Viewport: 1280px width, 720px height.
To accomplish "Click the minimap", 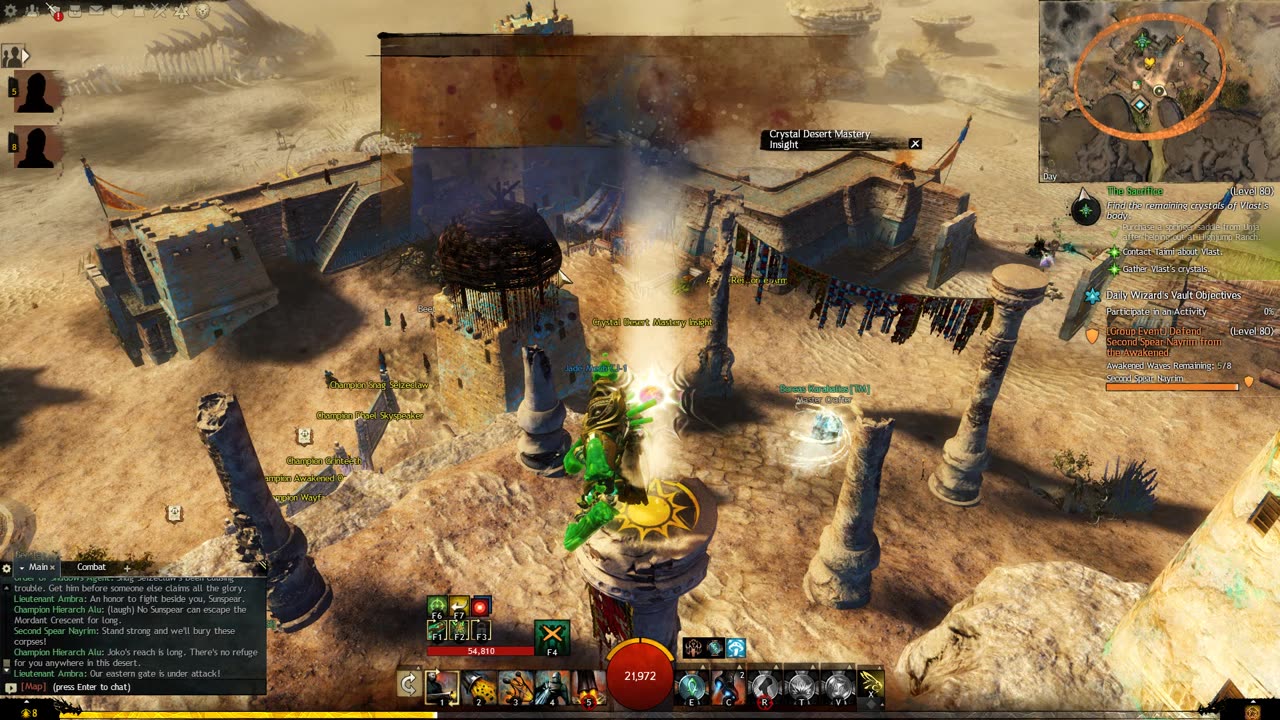I will click(1158, 90).
